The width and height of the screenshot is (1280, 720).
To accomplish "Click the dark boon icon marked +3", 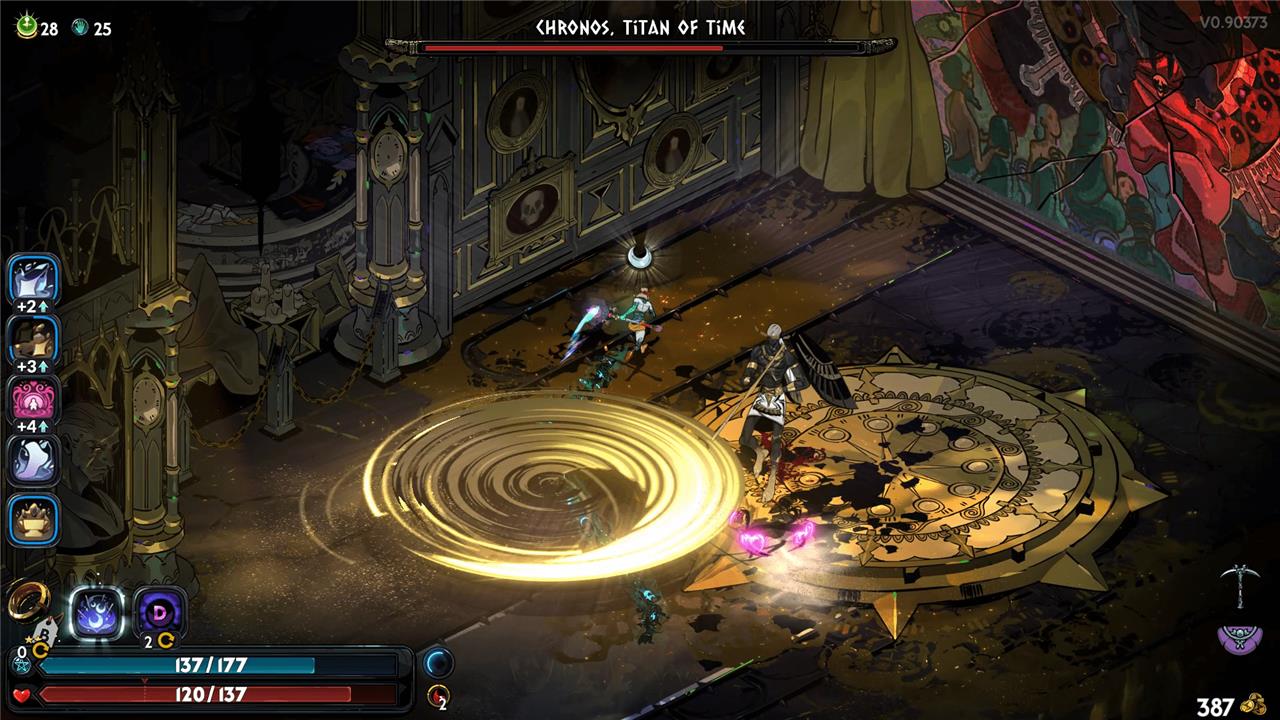I will click(34, 340).
